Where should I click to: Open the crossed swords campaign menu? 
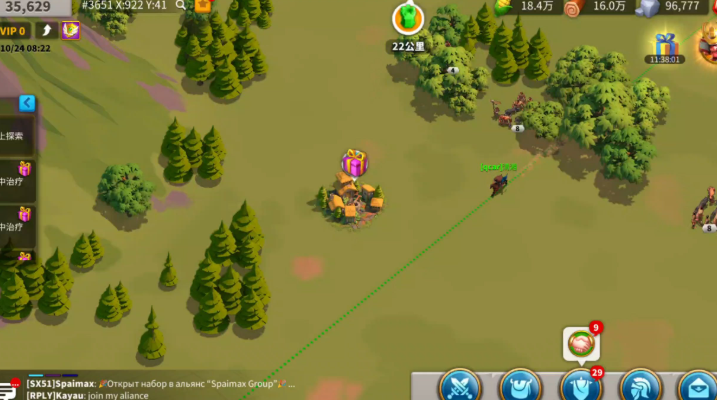461,385
